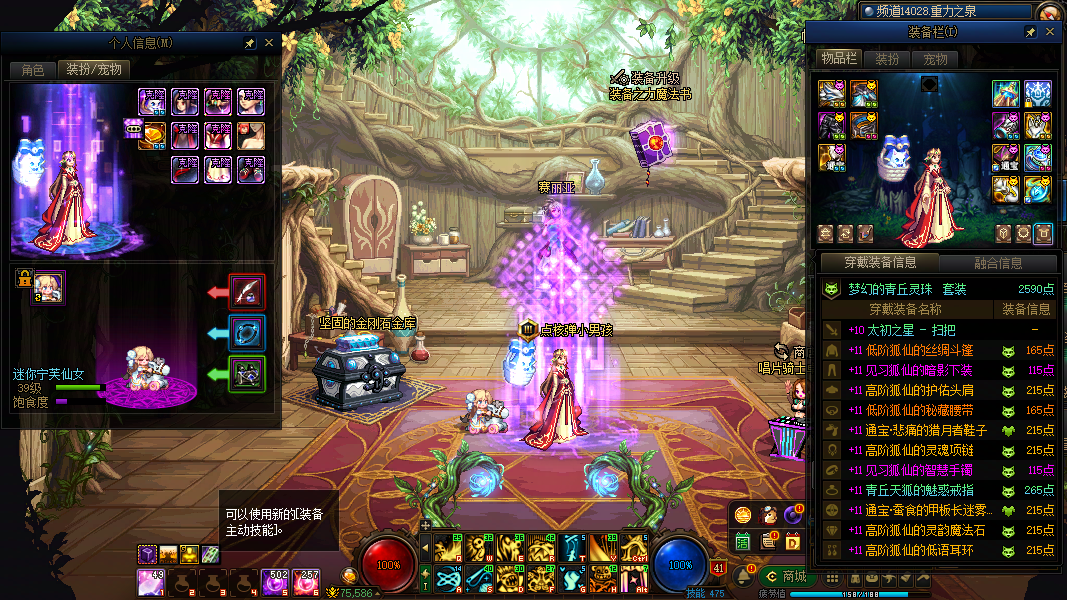Close the personal info window
This screenshot has width=1067, height=600.
pos(268,44)
